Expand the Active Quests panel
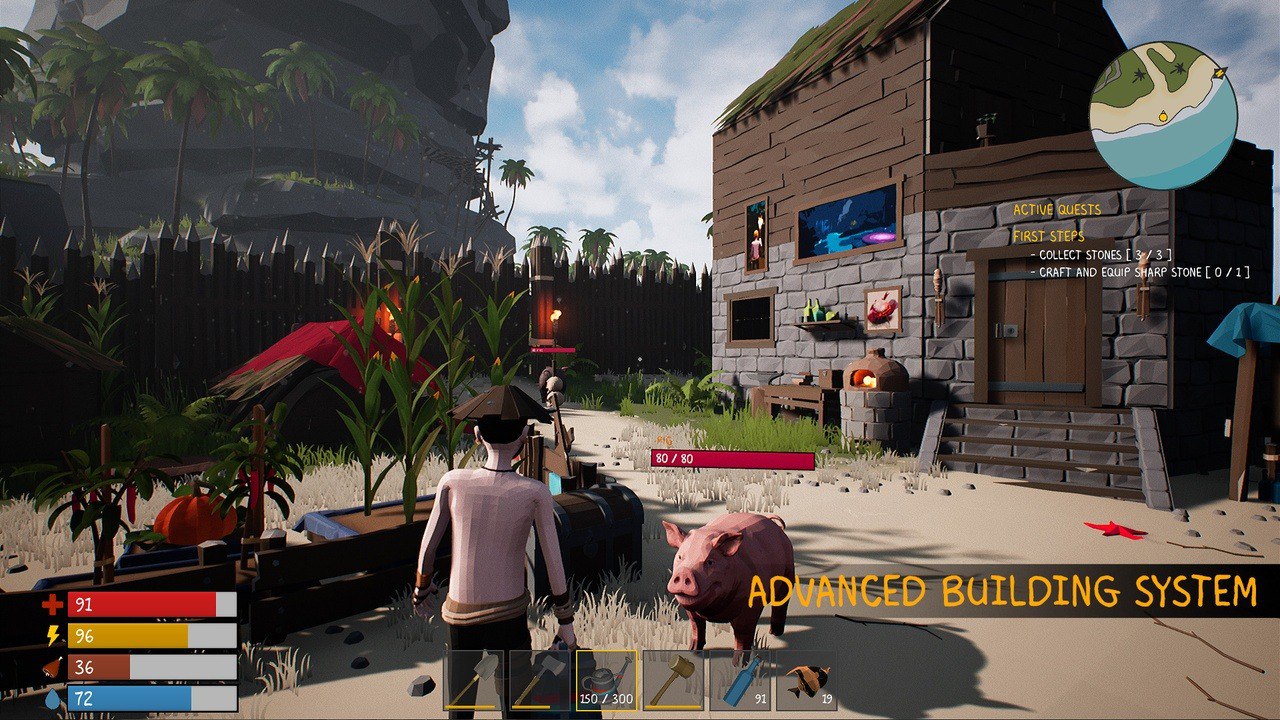 (1056, 209)
